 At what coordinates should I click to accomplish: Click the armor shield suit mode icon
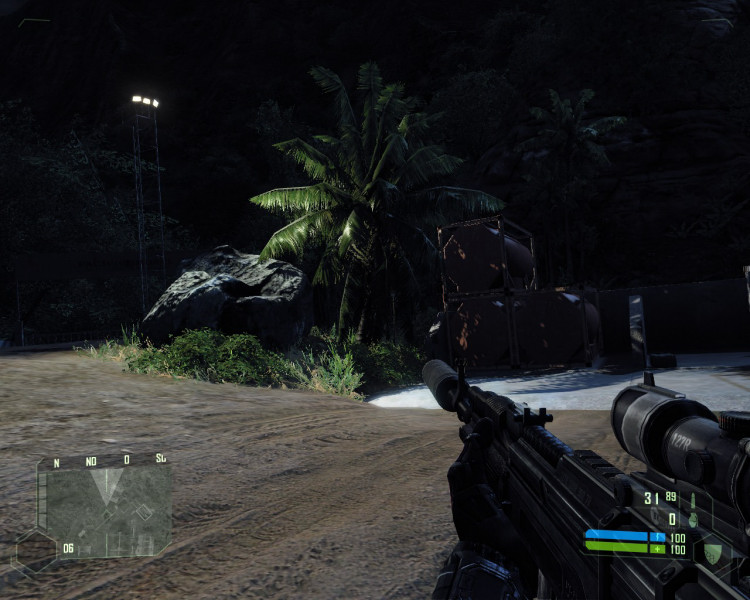point(711,554)
